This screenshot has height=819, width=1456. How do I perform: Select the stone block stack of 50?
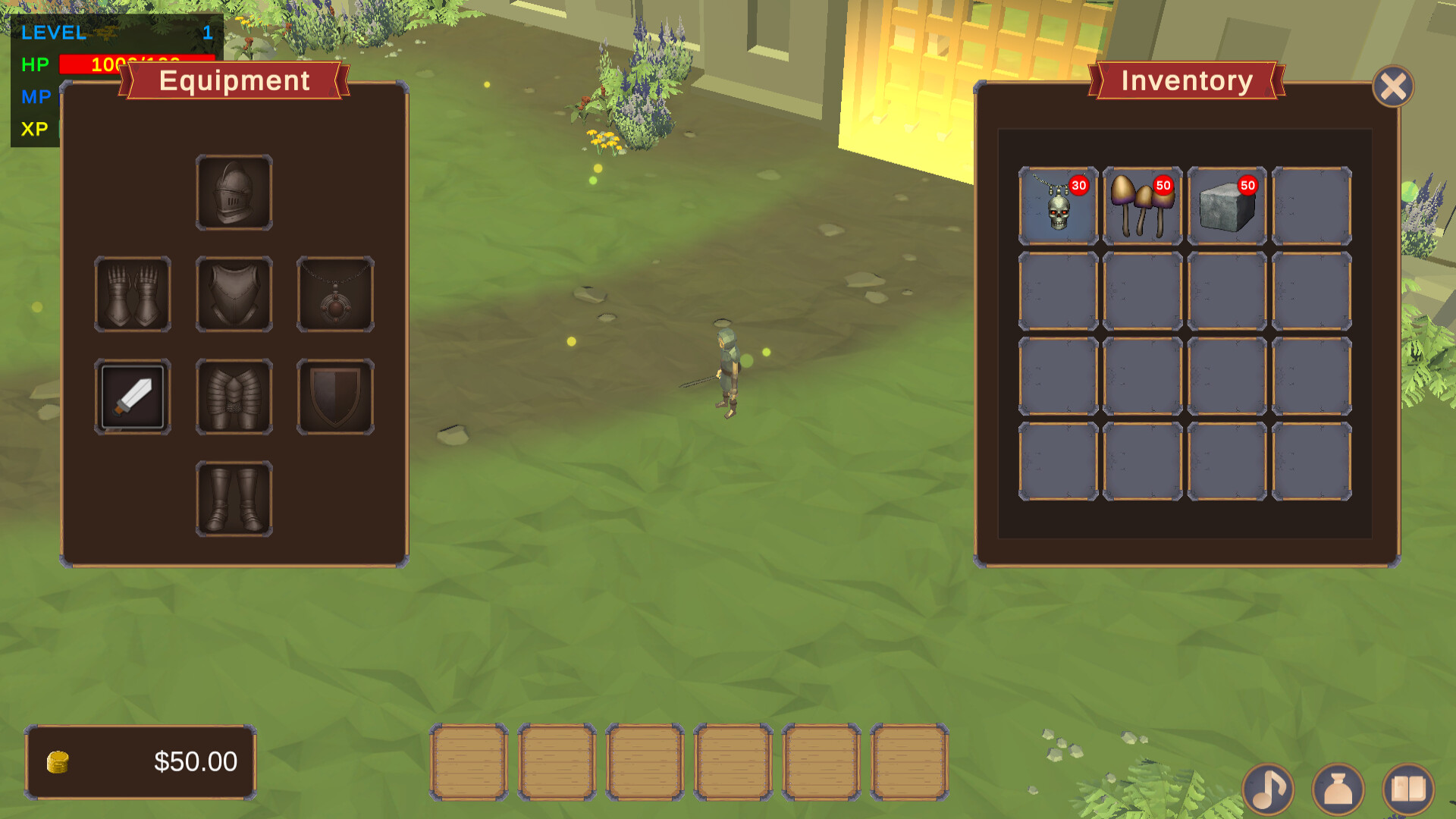1226,203
